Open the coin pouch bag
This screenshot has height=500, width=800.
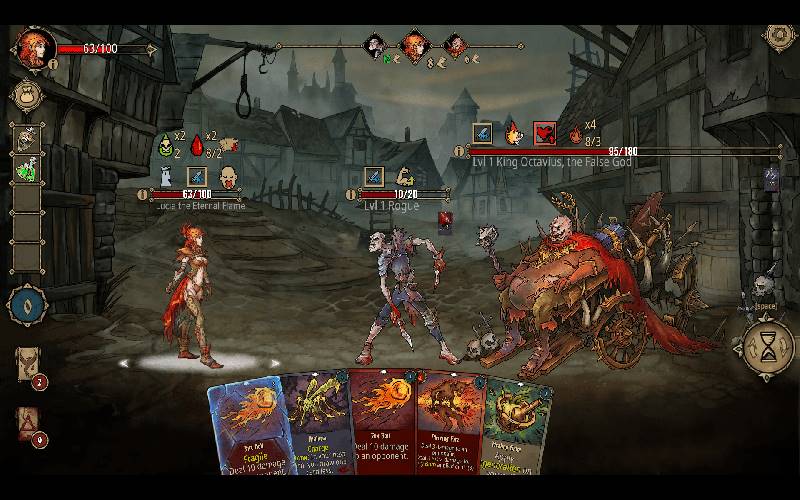pos(27,95)
